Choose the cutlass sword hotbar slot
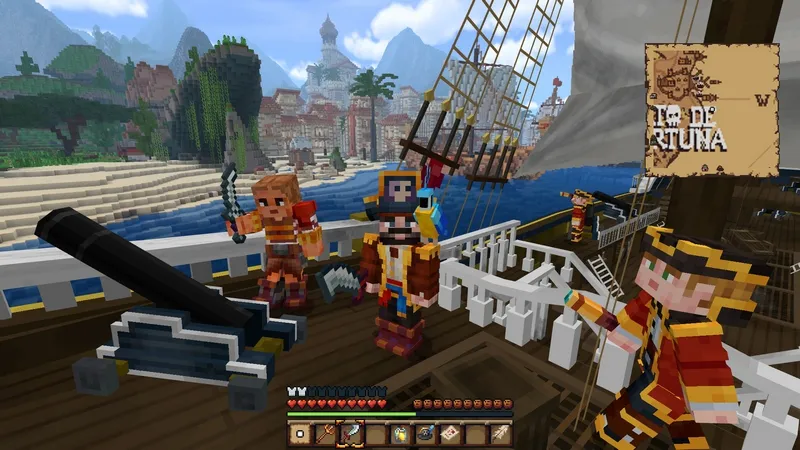This screenshot has height=450, width=800. pyautogui.click(x=351, y=434)
